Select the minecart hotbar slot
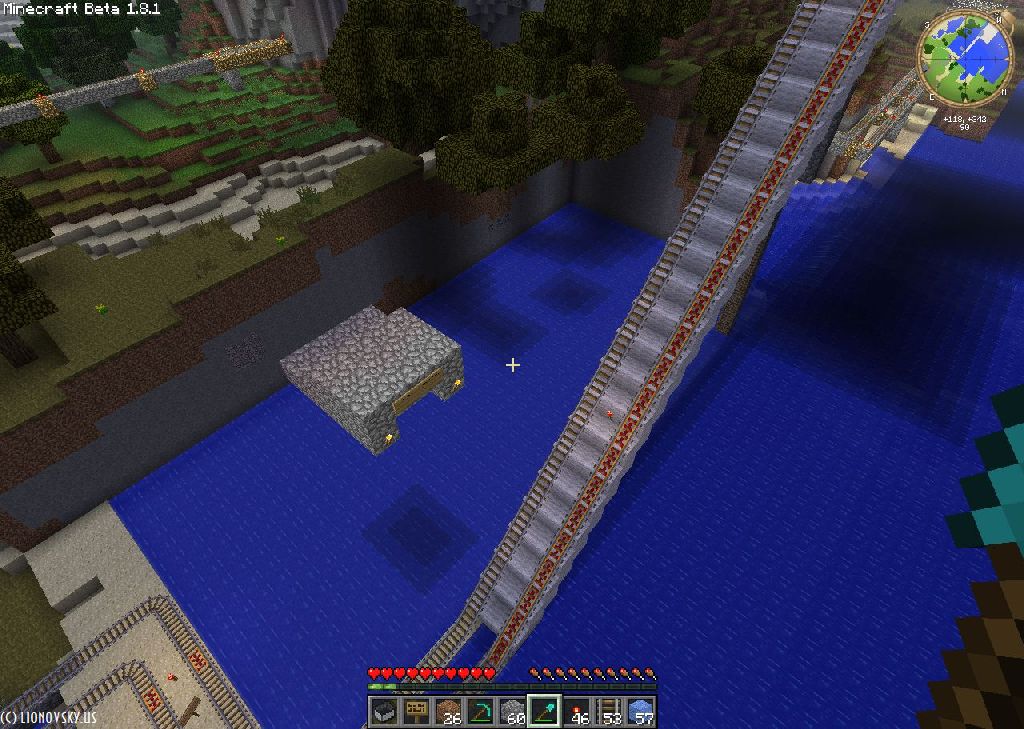The width and height of the screenshot is (1024, 729). point(384,711)
